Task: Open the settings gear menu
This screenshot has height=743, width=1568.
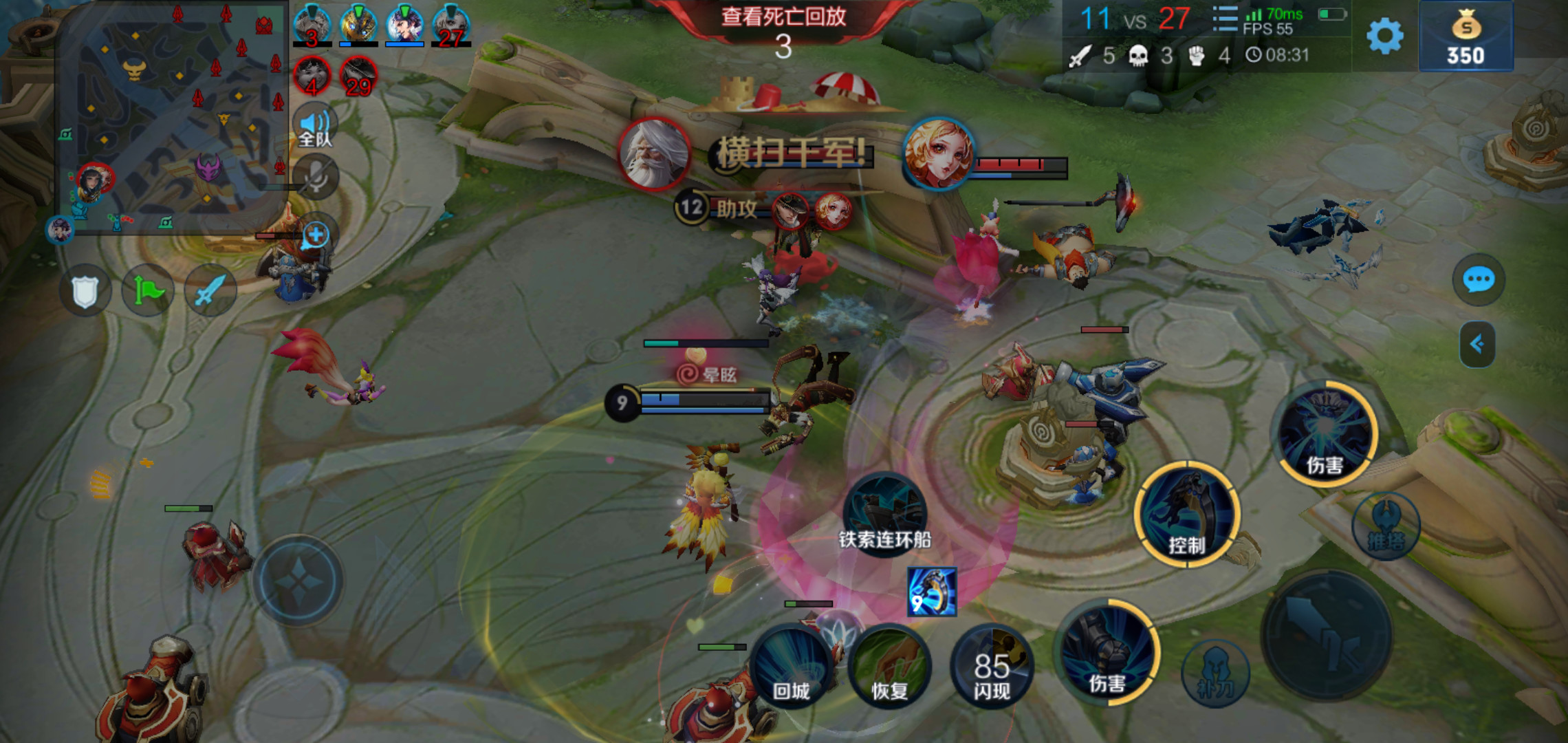Action: (1384, 36)
